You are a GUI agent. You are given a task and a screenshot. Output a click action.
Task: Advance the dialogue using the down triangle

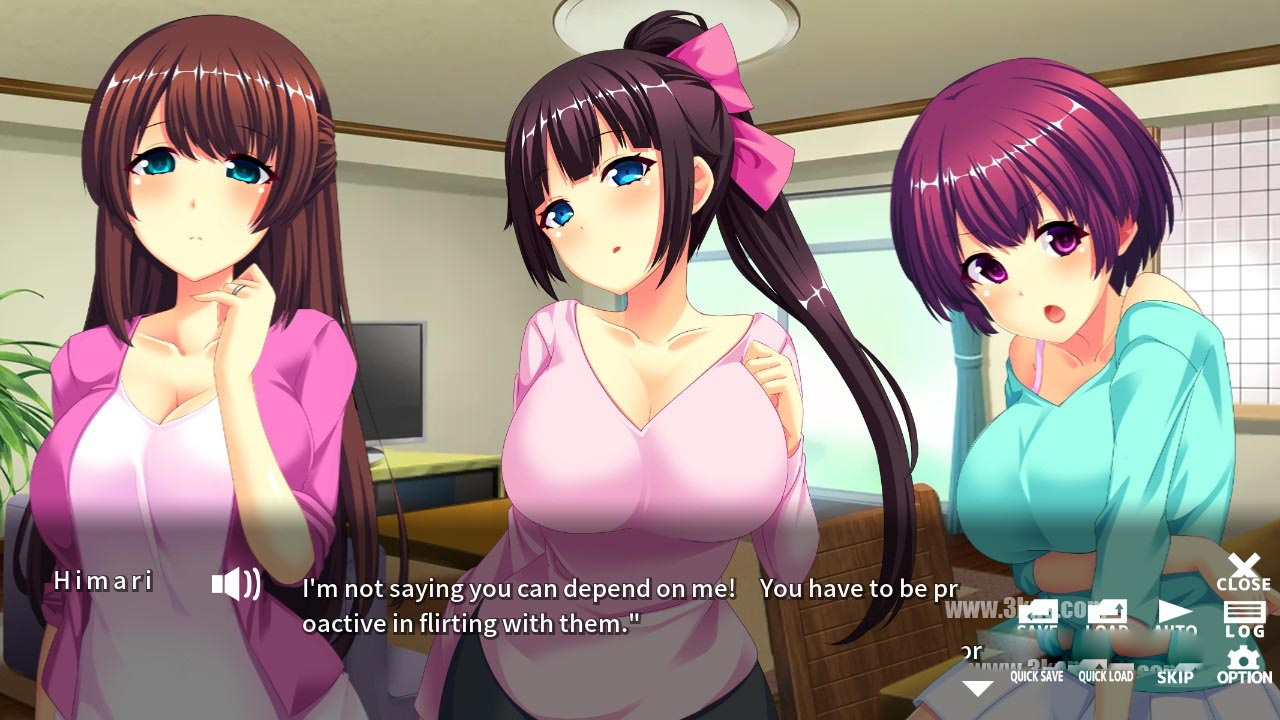[x=975, y=688]
